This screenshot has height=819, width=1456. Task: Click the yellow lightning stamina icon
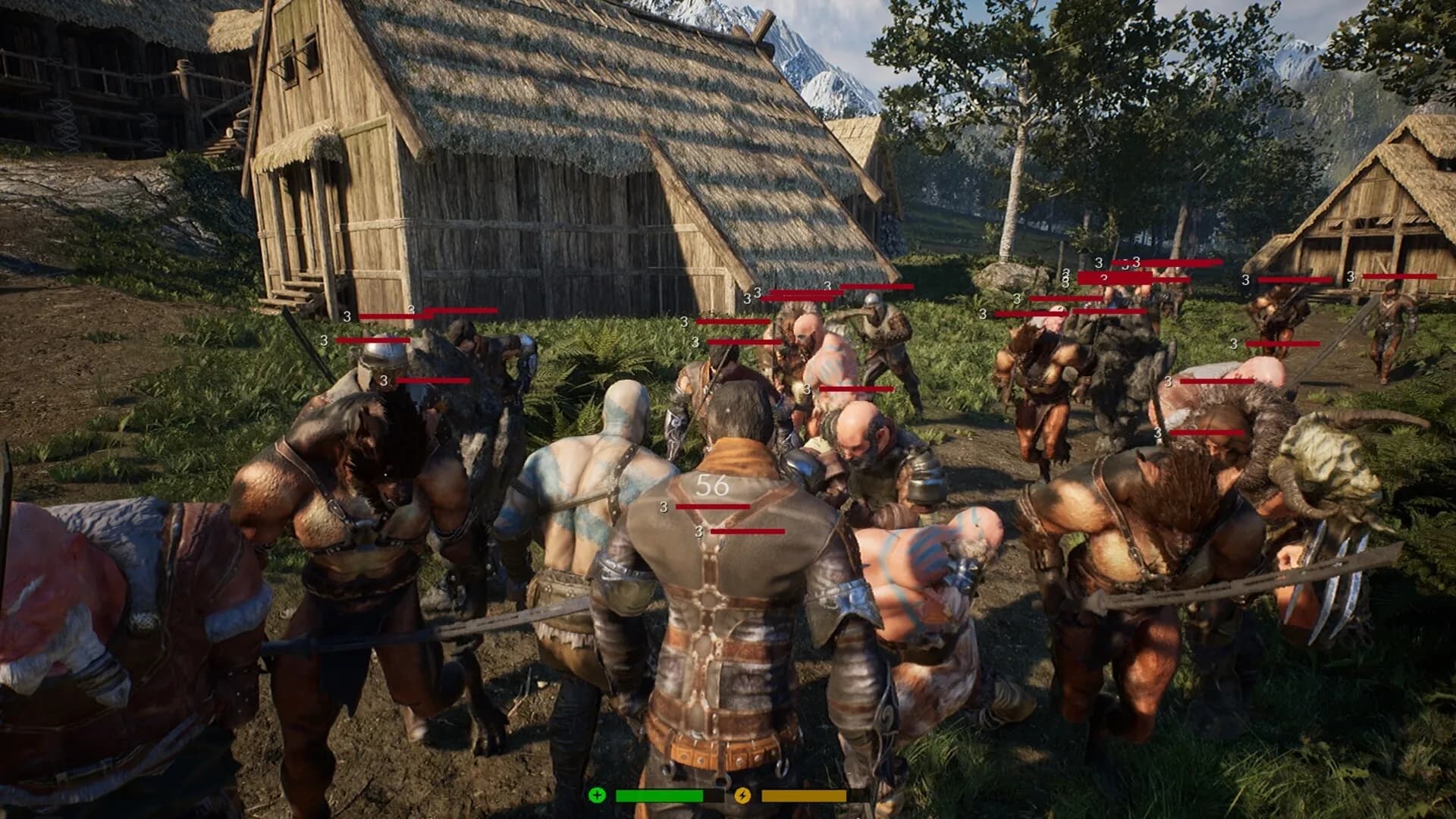(744, 796)
